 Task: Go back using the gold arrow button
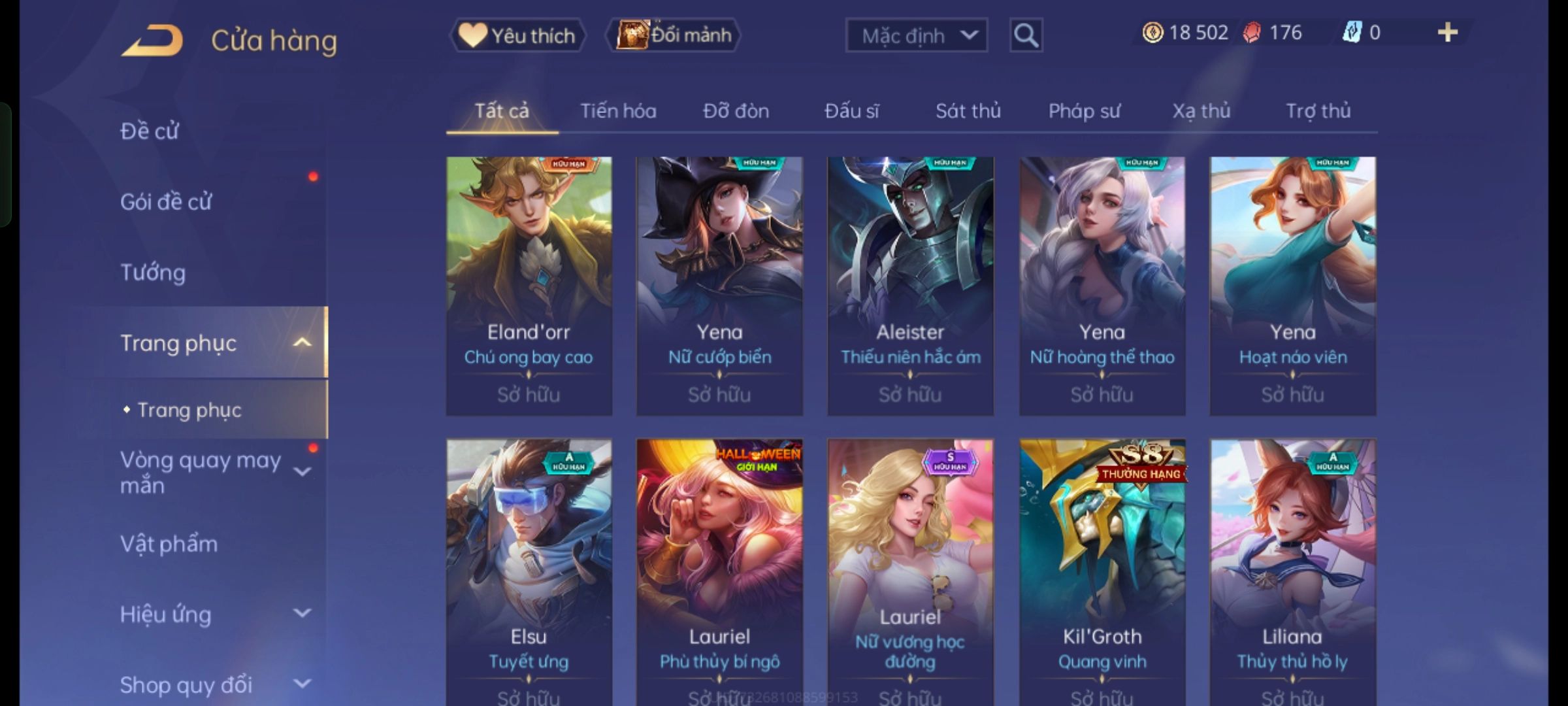(152, 41)
